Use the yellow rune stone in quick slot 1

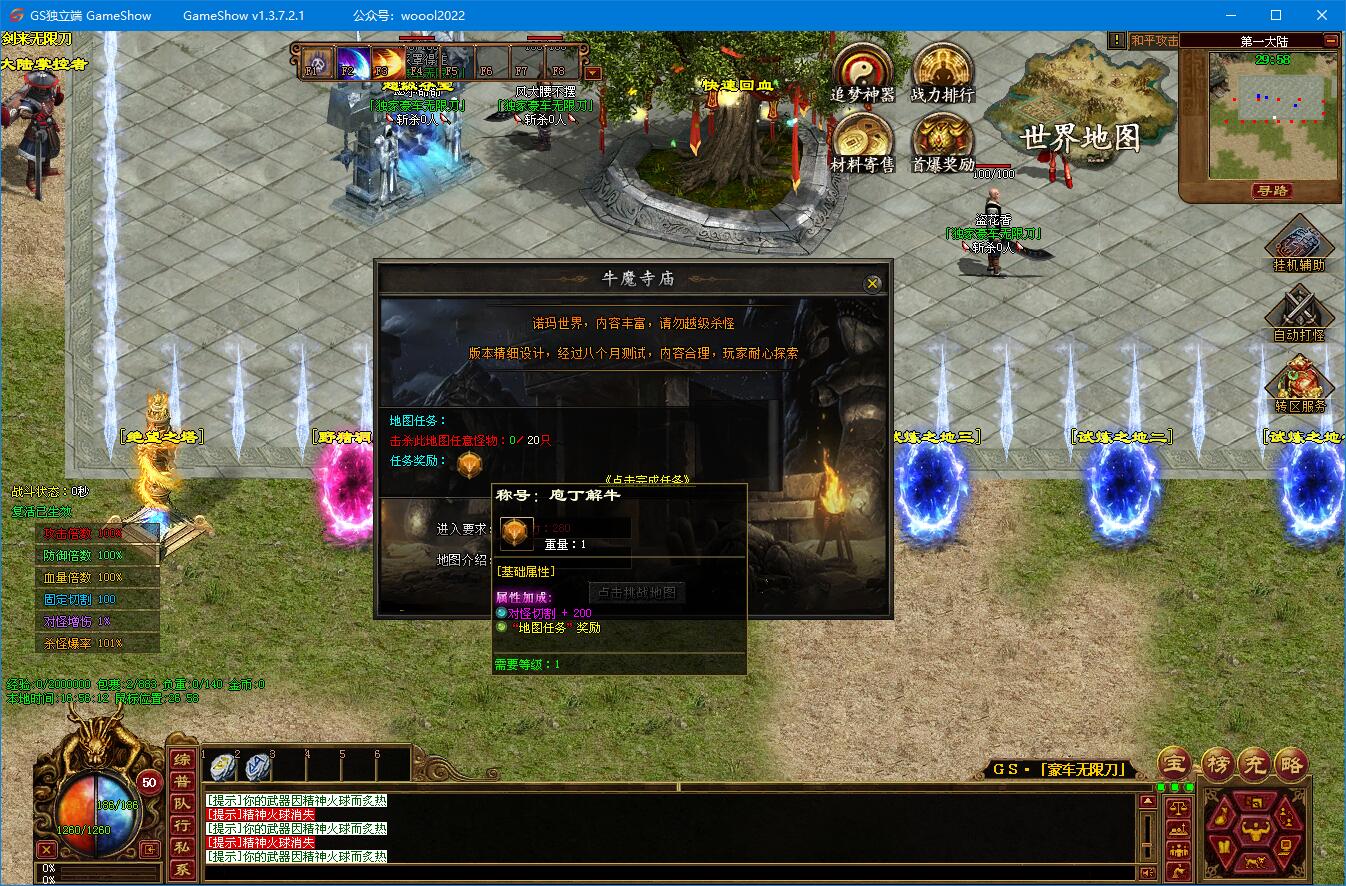coord(224,767)
